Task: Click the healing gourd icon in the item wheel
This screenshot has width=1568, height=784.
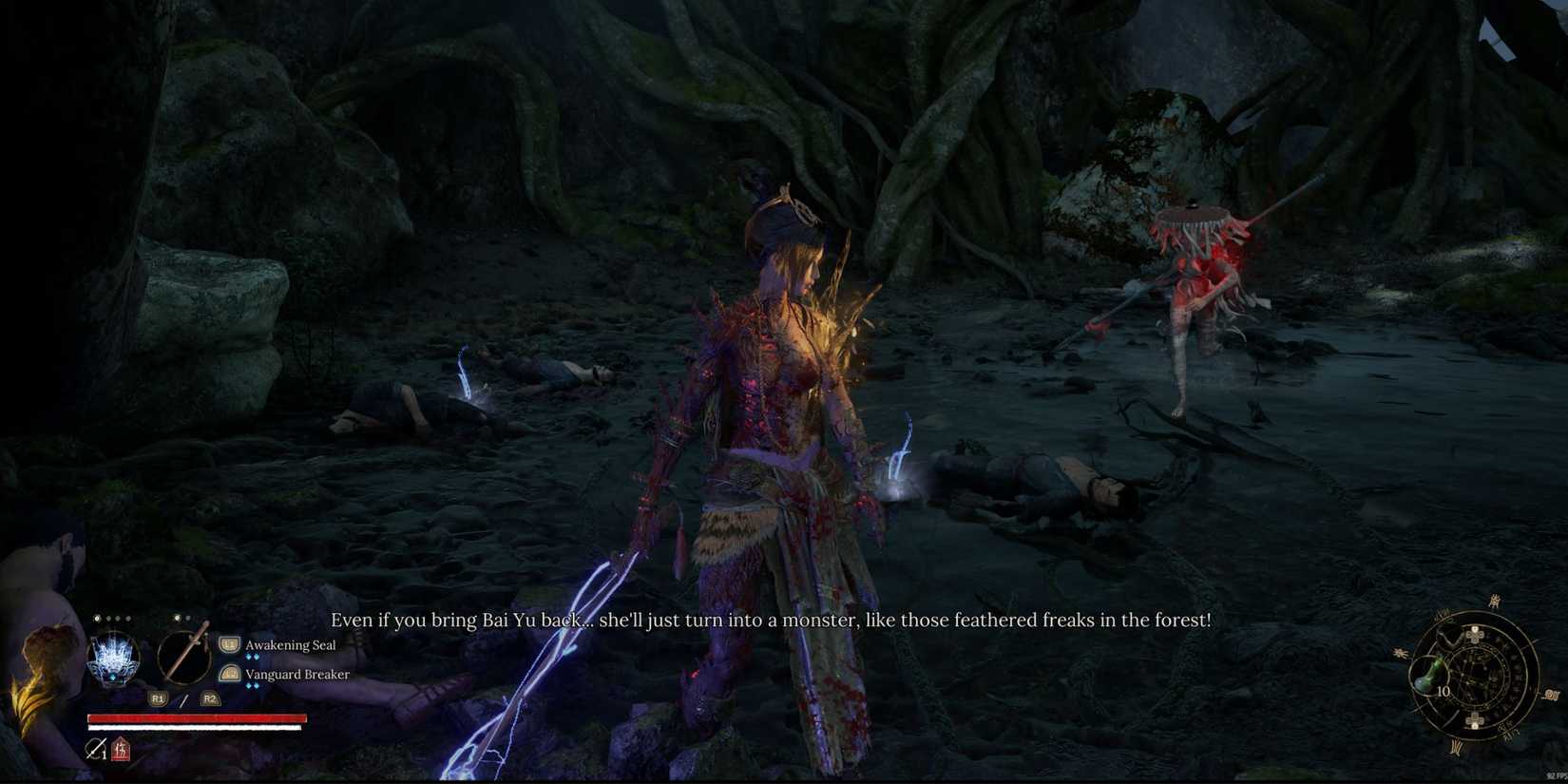Action: point(1428,676)
